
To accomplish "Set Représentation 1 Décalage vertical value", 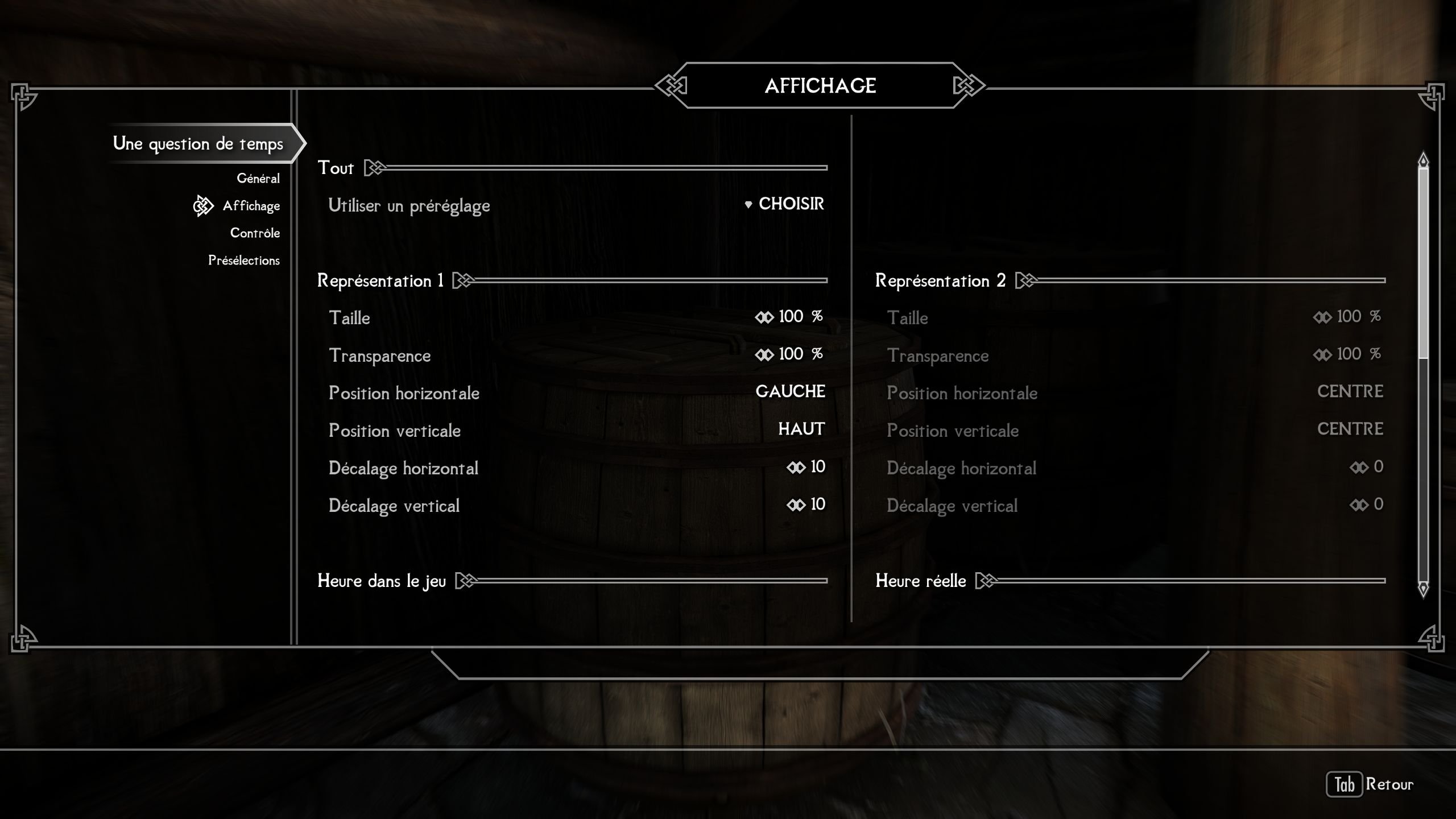I will (x=806, y=504).
